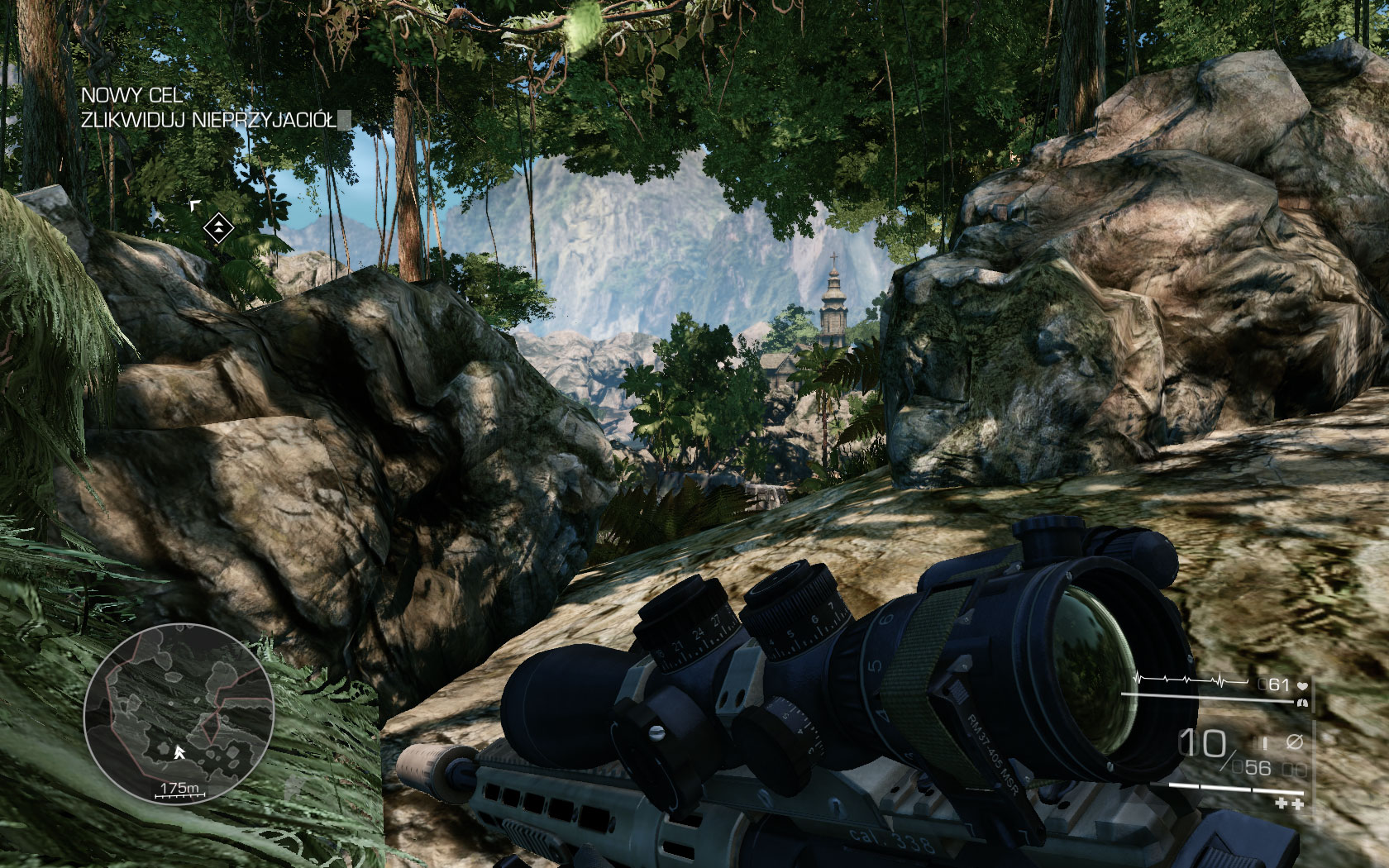Select the ZLIKWIDUJ NIEPRZYJACIÓŁ objective text
Screen dimensions: 1389x868
209,118
